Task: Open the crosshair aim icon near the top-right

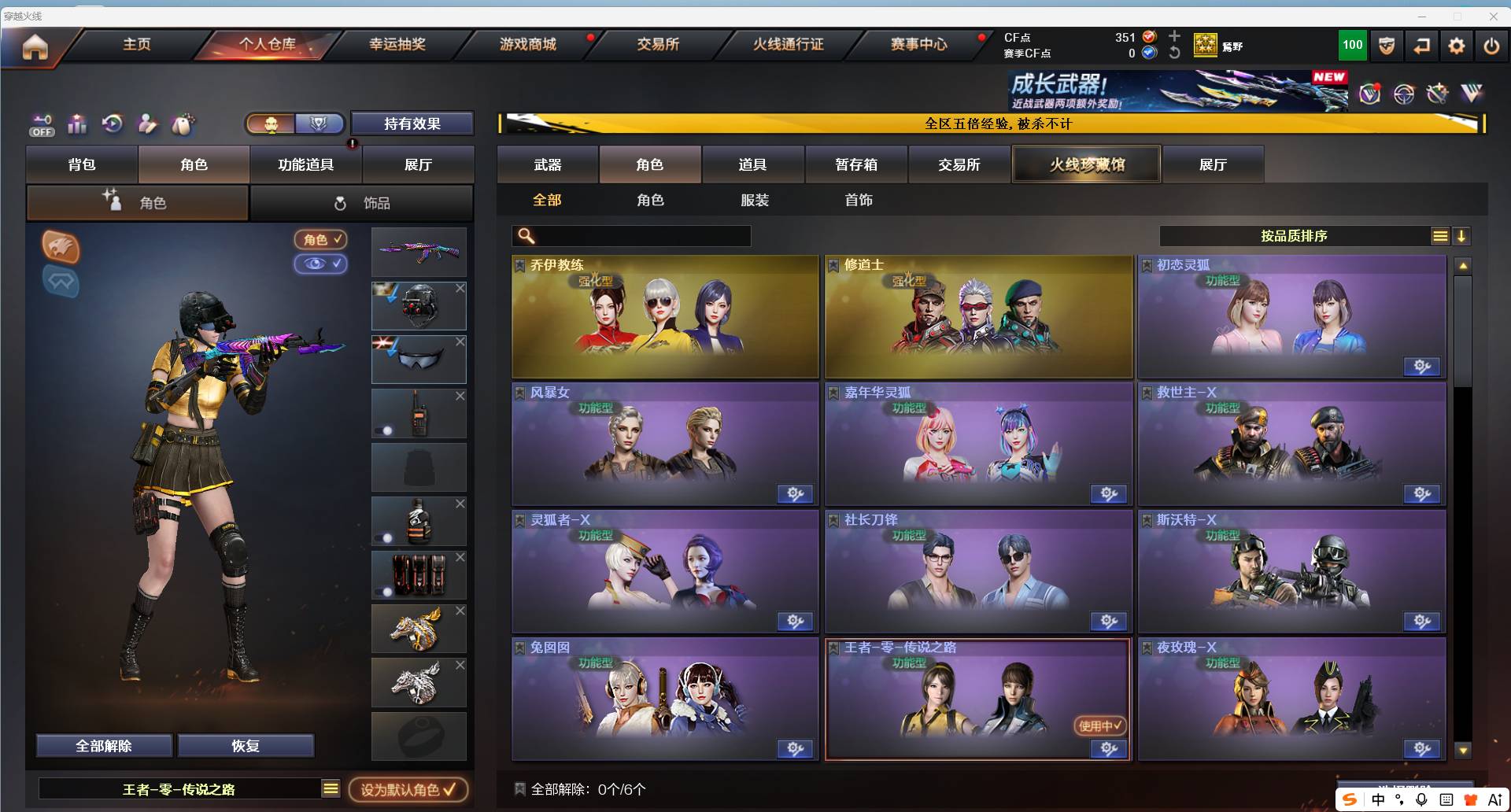Action: (x=1404, y=93)
